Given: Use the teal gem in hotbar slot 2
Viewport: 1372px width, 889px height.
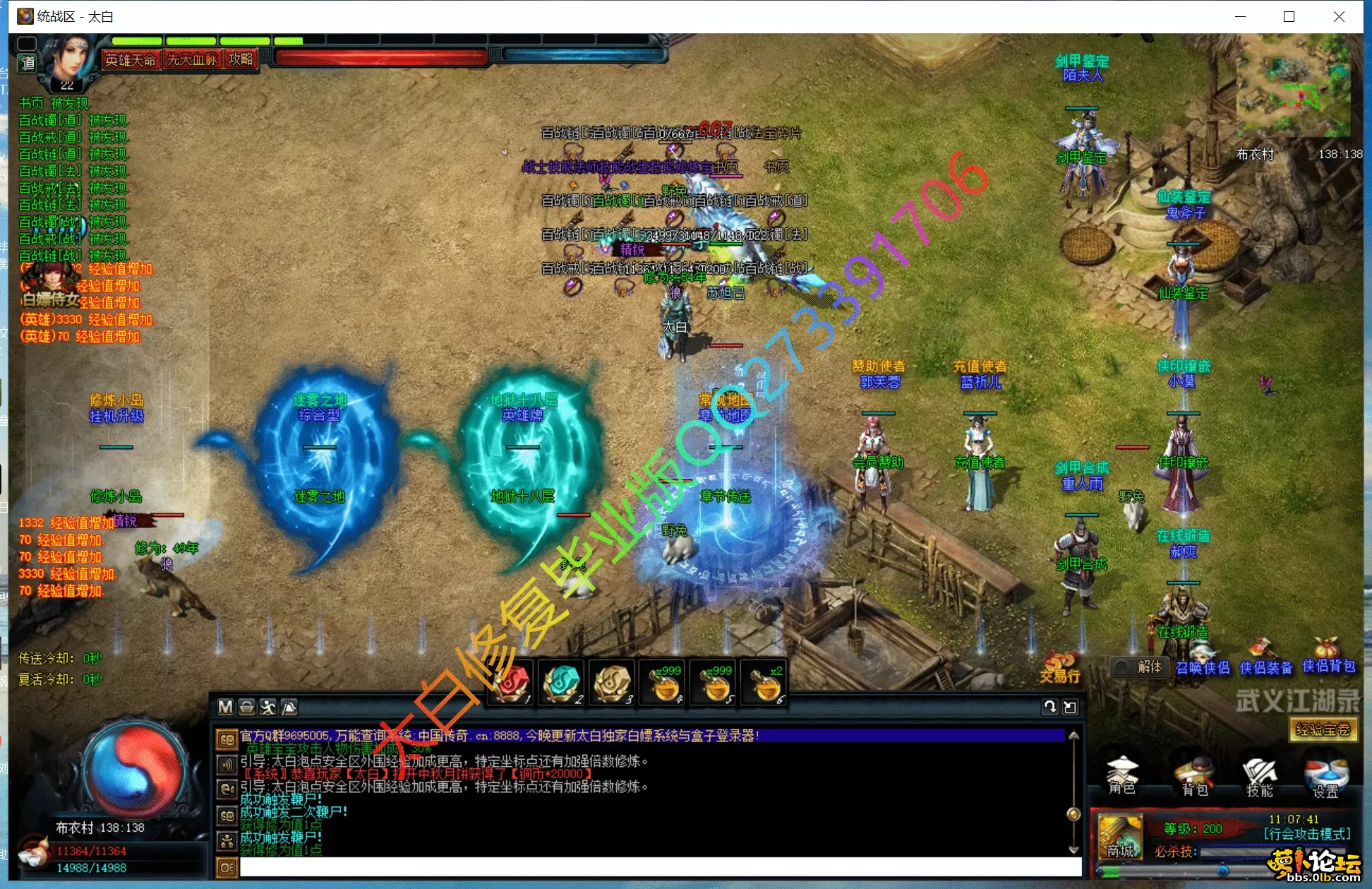Looking at the screenshot, I should 562,683.
